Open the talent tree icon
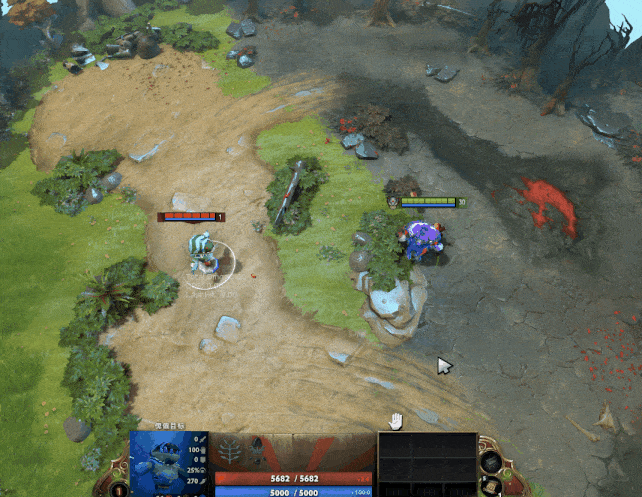 (231, 452)
